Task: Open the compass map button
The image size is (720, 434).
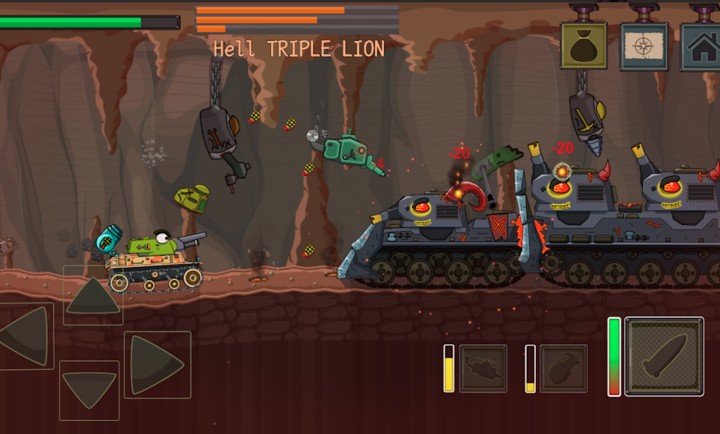Action: 644,46
